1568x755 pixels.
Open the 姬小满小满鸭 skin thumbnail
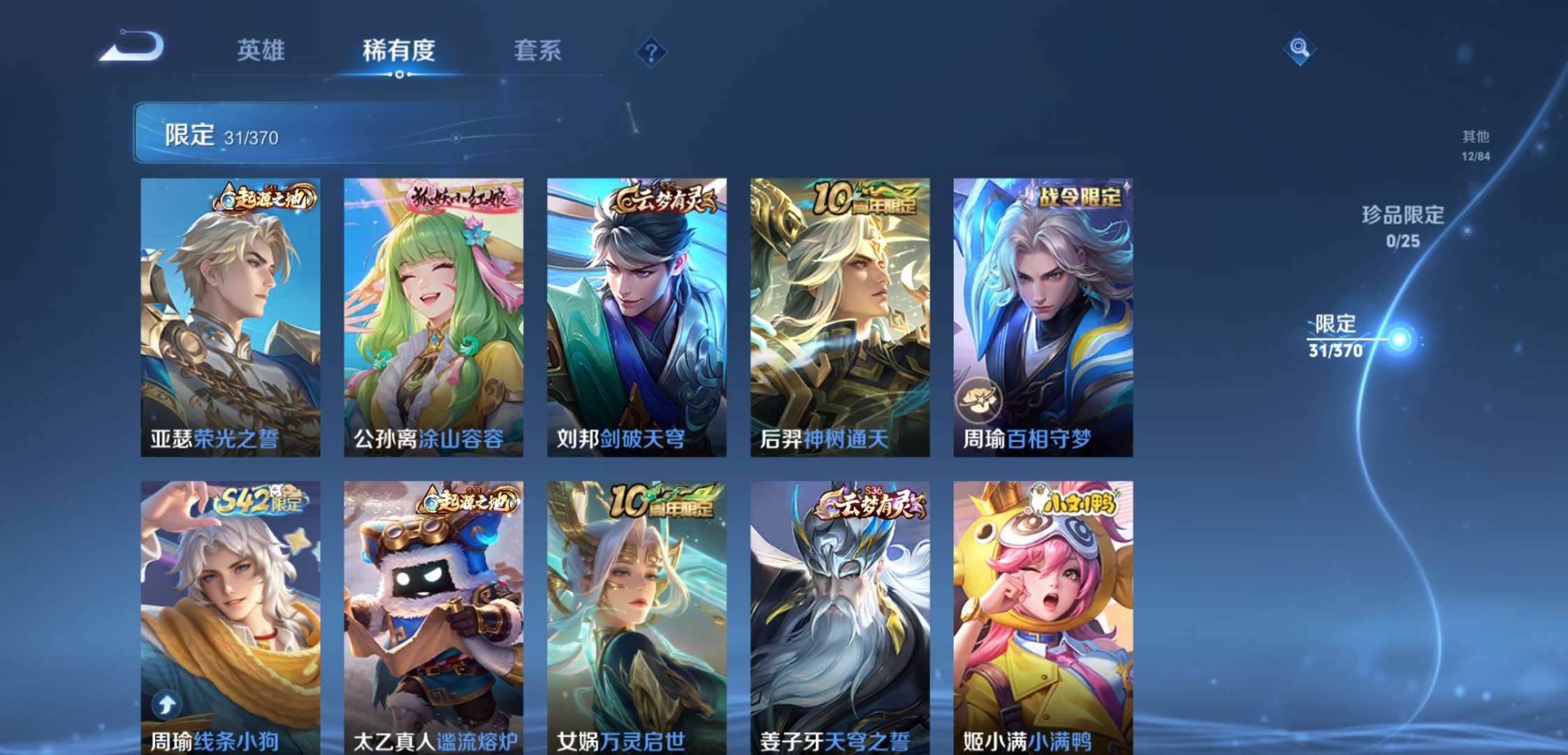[1040, 615]
